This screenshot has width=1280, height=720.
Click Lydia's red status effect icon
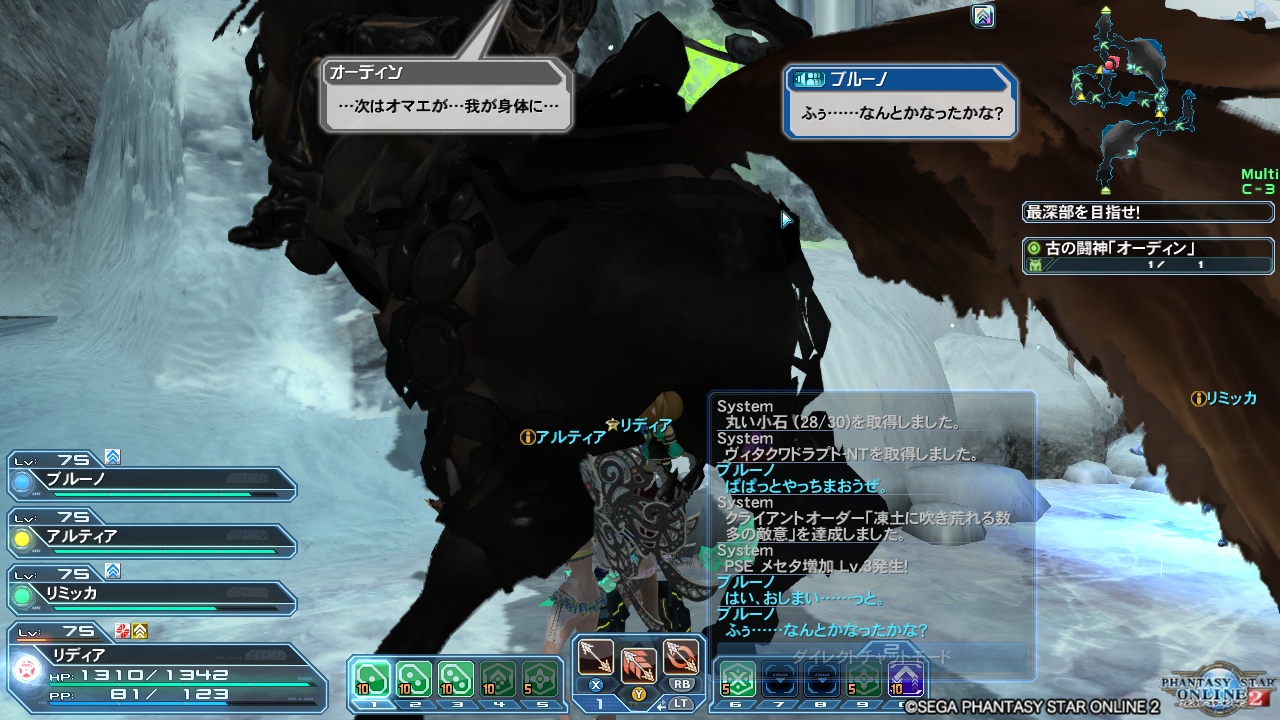click(121, 631)
